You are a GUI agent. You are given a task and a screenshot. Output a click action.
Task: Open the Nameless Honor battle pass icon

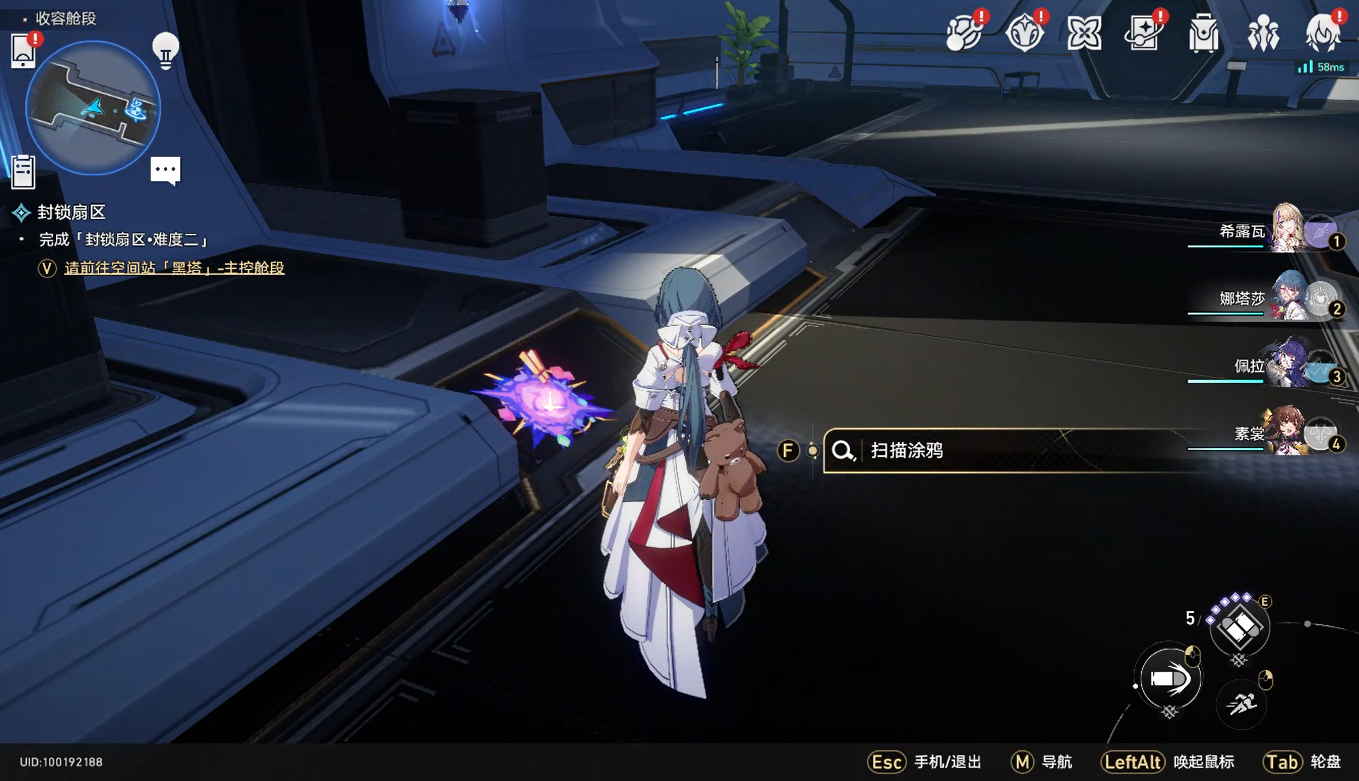1024,34
